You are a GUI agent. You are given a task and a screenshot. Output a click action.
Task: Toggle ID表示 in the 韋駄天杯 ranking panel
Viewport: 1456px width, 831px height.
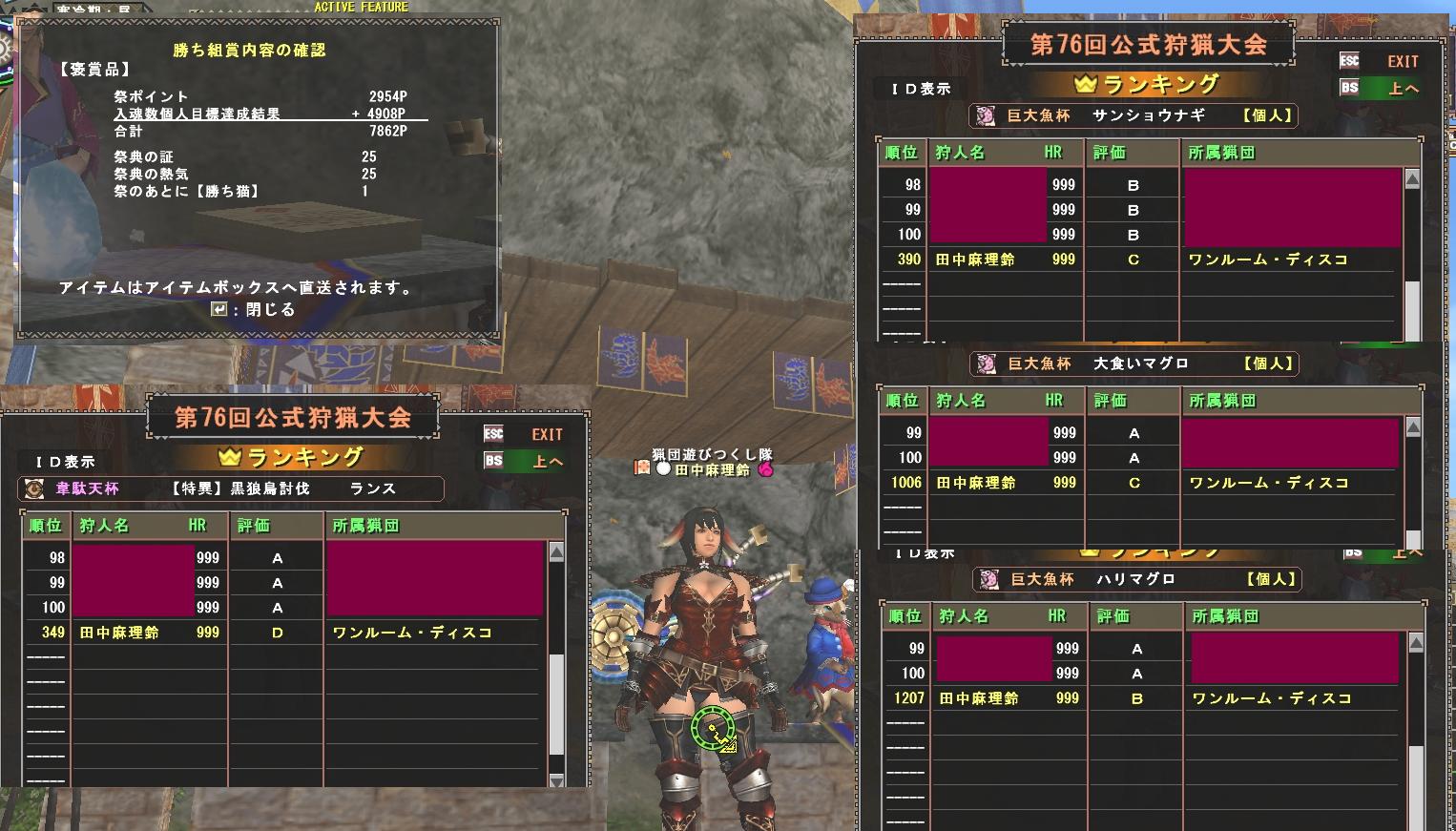click(65, 462)
